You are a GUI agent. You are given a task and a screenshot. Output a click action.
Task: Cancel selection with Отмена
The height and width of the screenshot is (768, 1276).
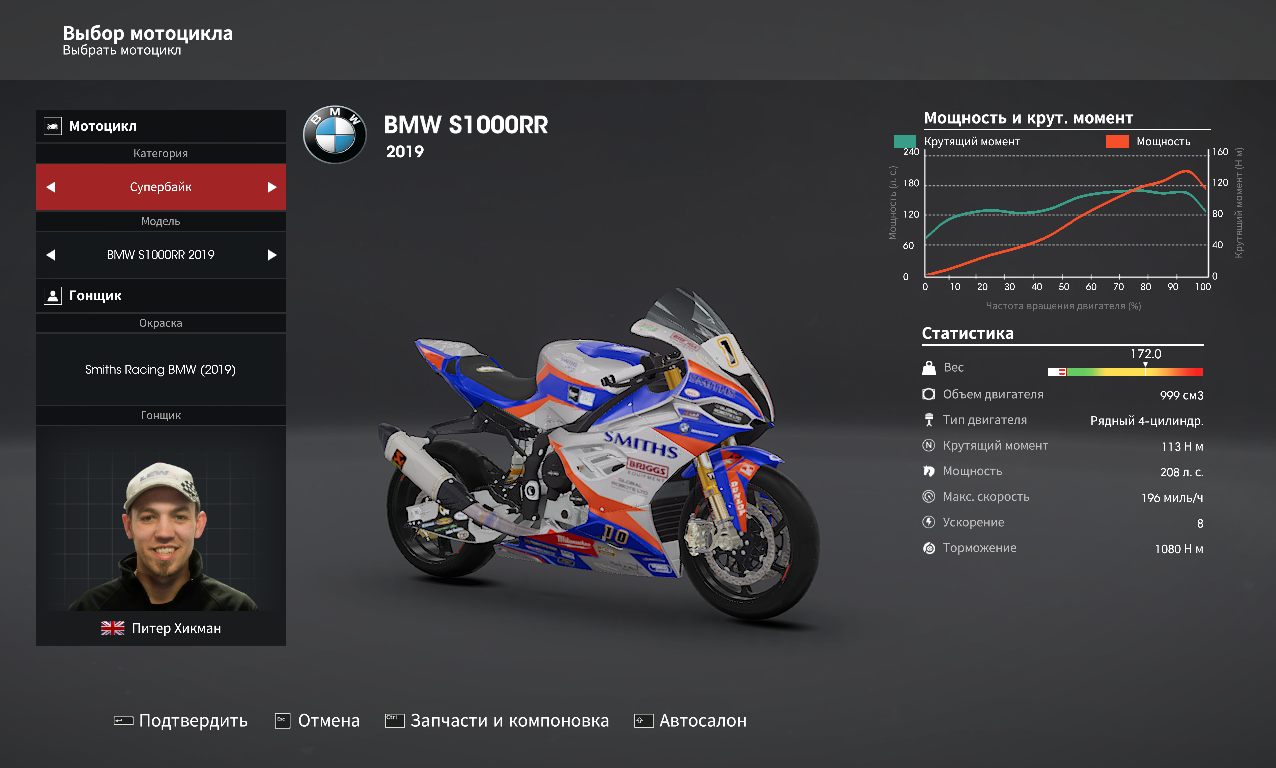coord(317,721)
